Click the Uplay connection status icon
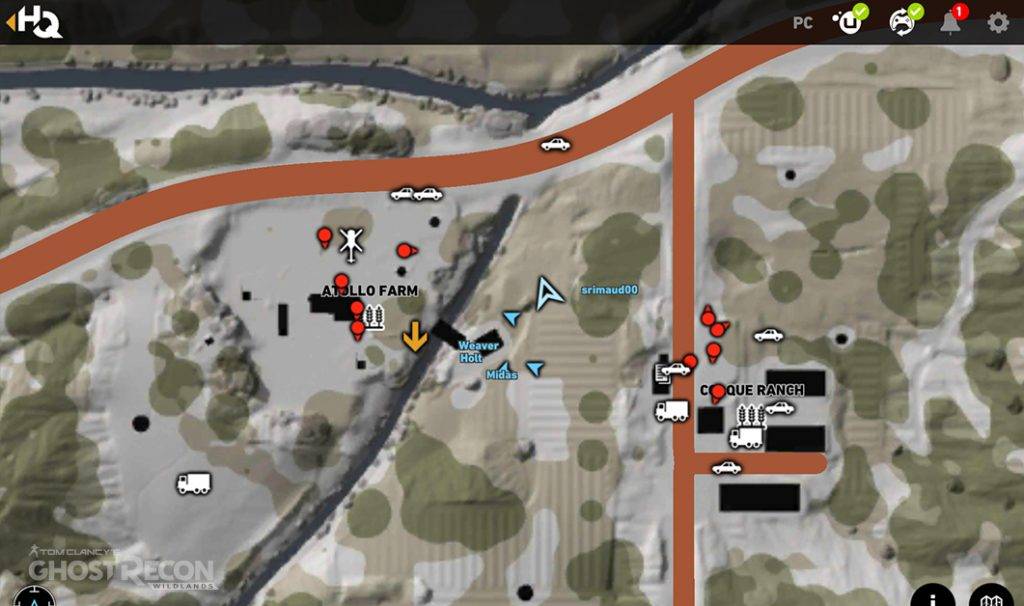 851,22
